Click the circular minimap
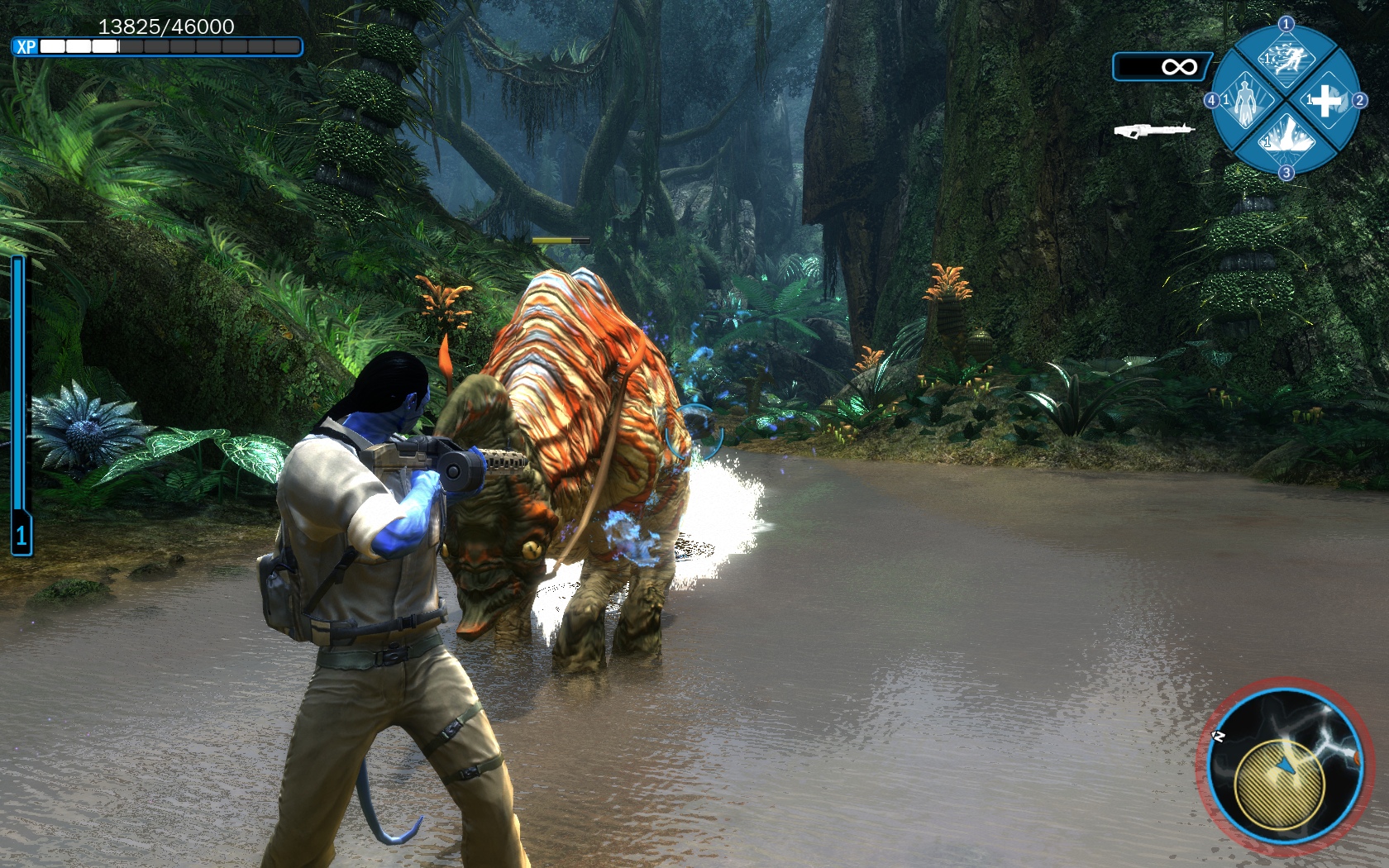 pos(1284,766)
